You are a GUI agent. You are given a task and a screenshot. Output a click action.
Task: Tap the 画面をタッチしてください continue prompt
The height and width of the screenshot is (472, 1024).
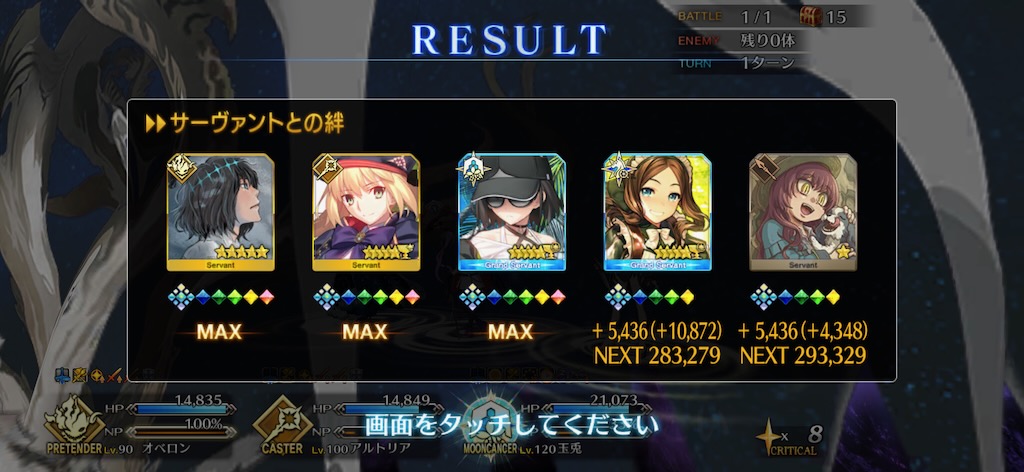click(512, 424)
